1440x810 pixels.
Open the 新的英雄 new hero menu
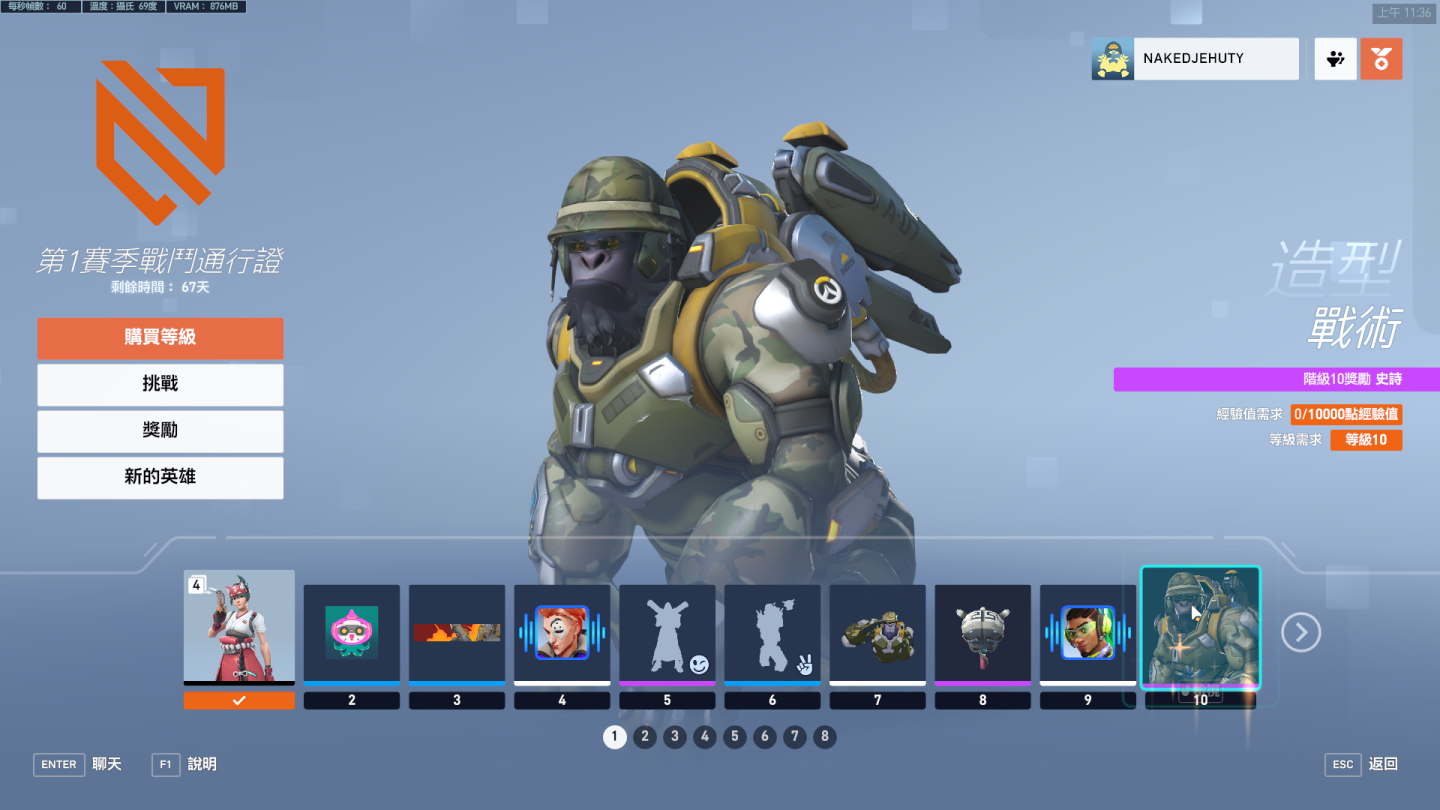160,478
